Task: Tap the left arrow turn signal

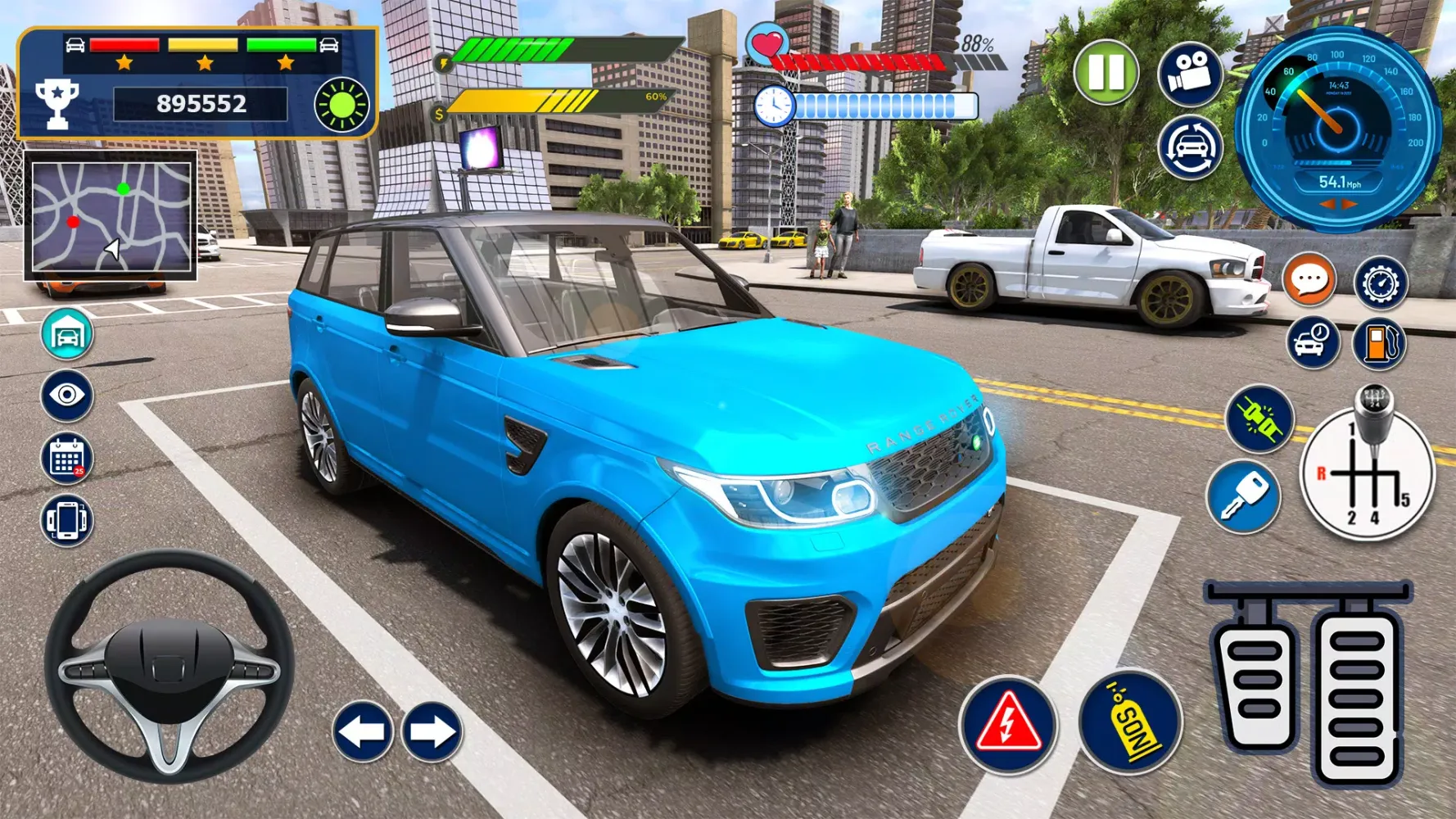Action: point(362,731)
